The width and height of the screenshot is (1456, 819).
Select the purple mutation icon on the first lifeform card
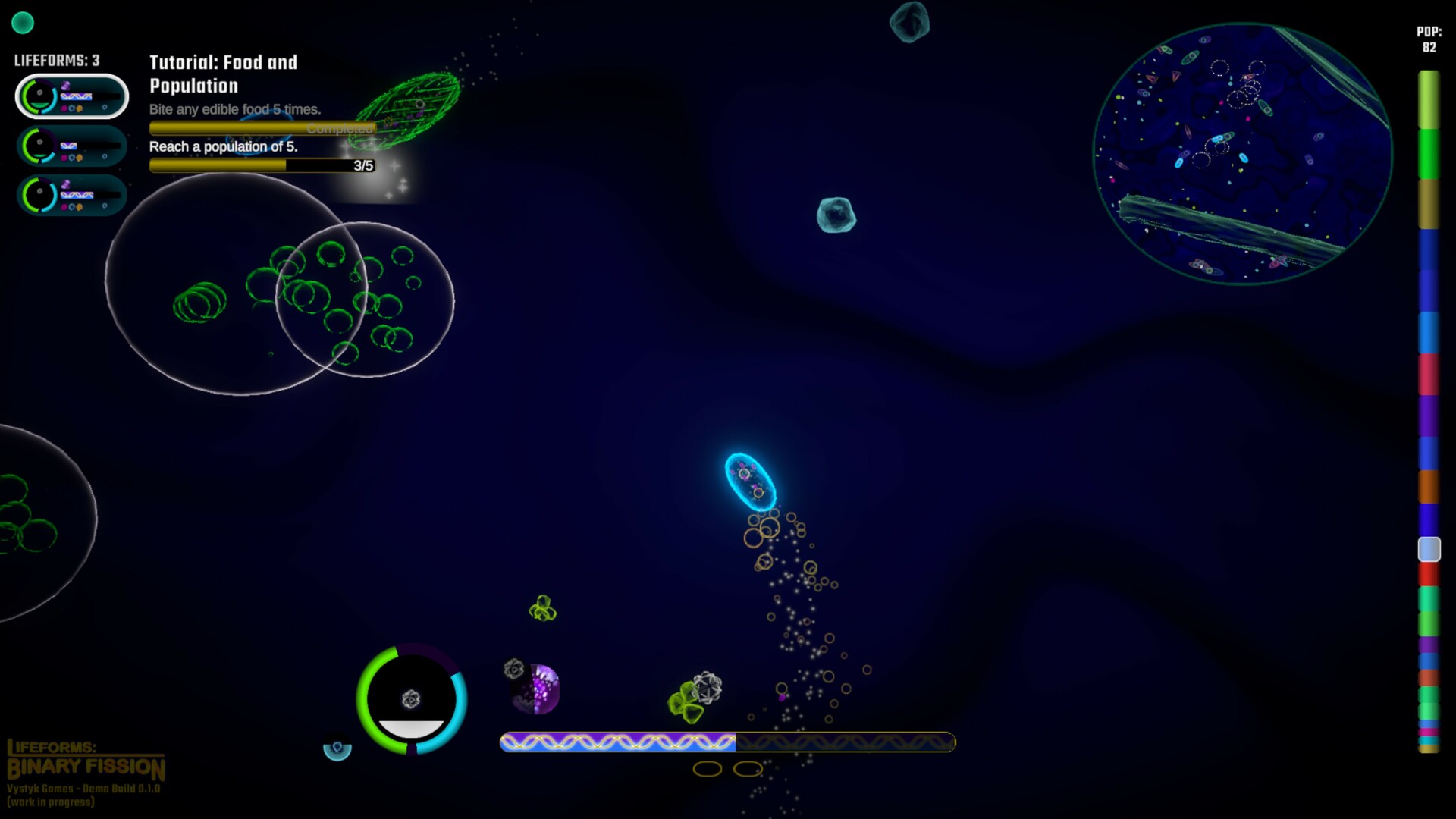65,85
